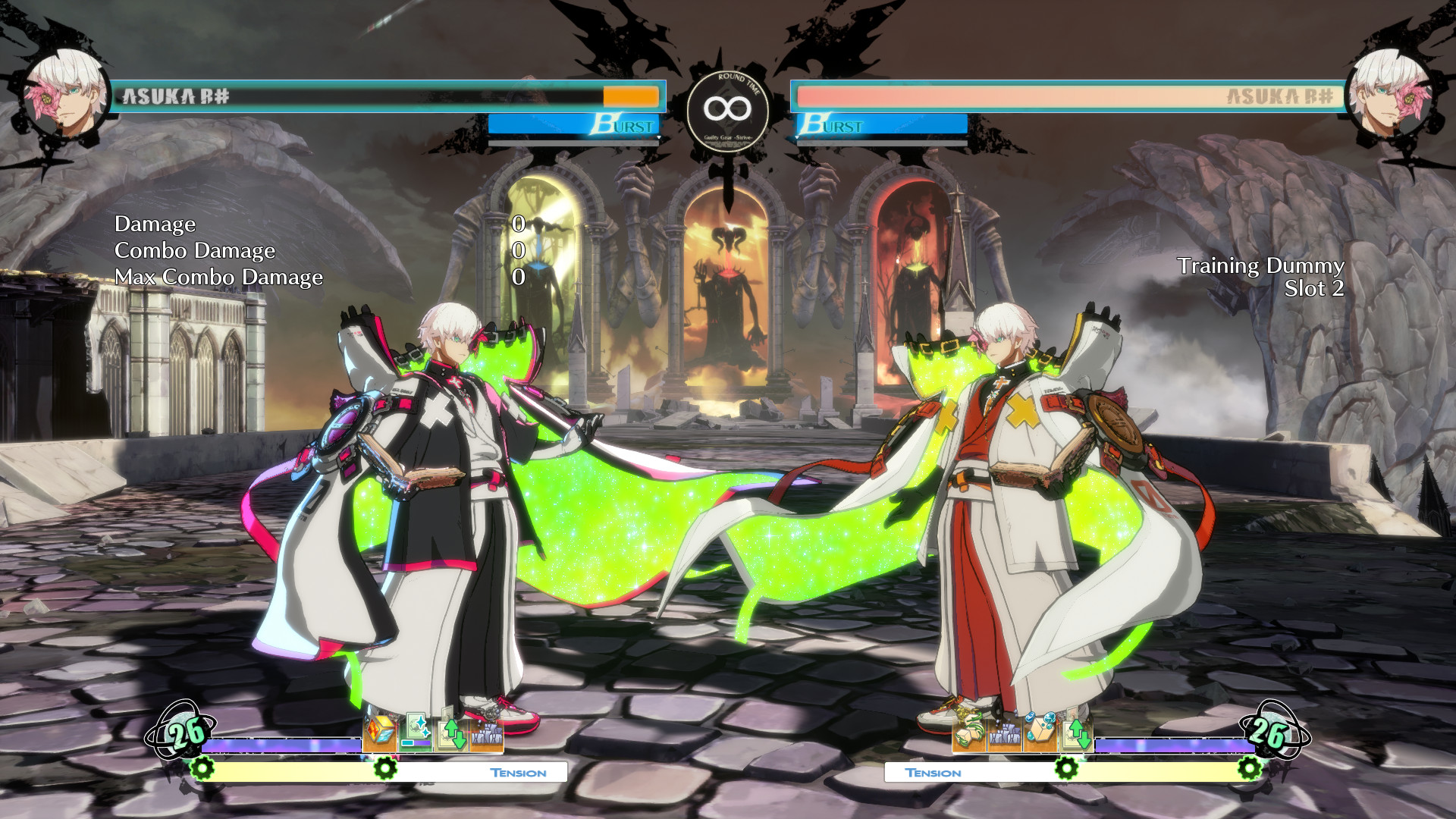Select Player 1's cube Test Case spell icon
Image resolution: width=1456 pixels, height=819 pixels.
coord(379,732)
